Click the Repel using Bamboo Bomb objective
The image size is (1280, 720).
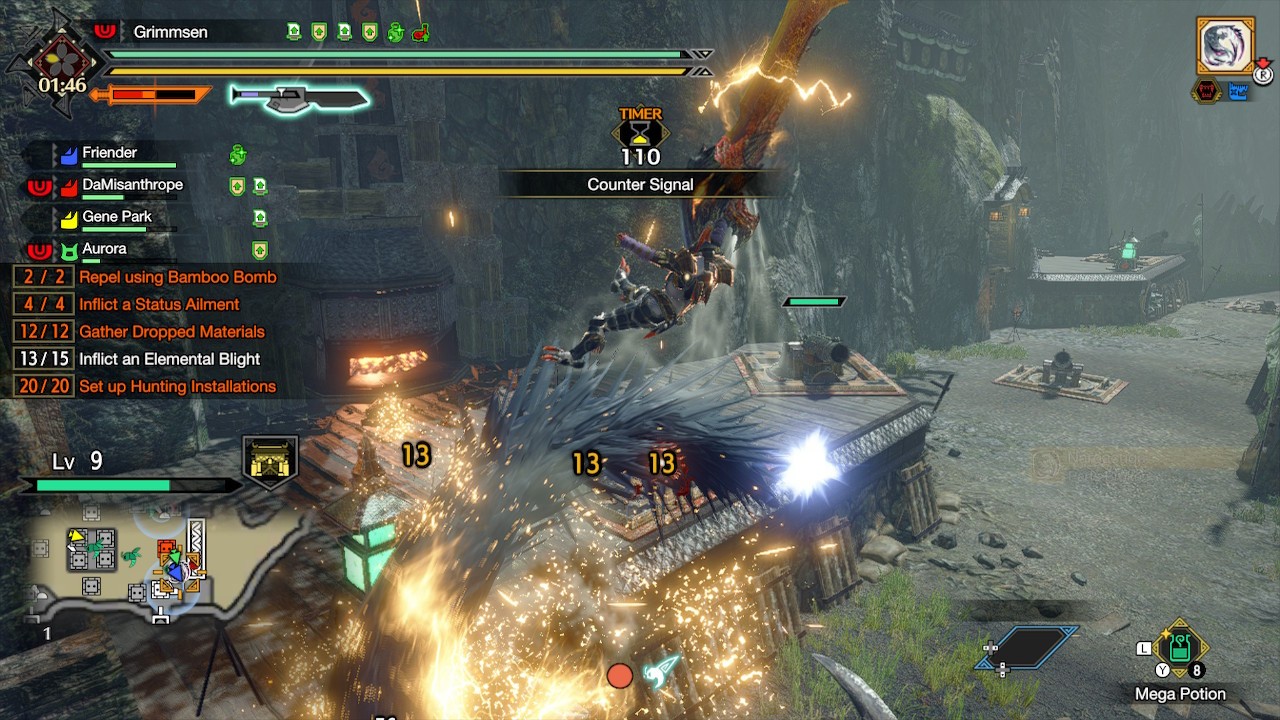click(177, 277)
